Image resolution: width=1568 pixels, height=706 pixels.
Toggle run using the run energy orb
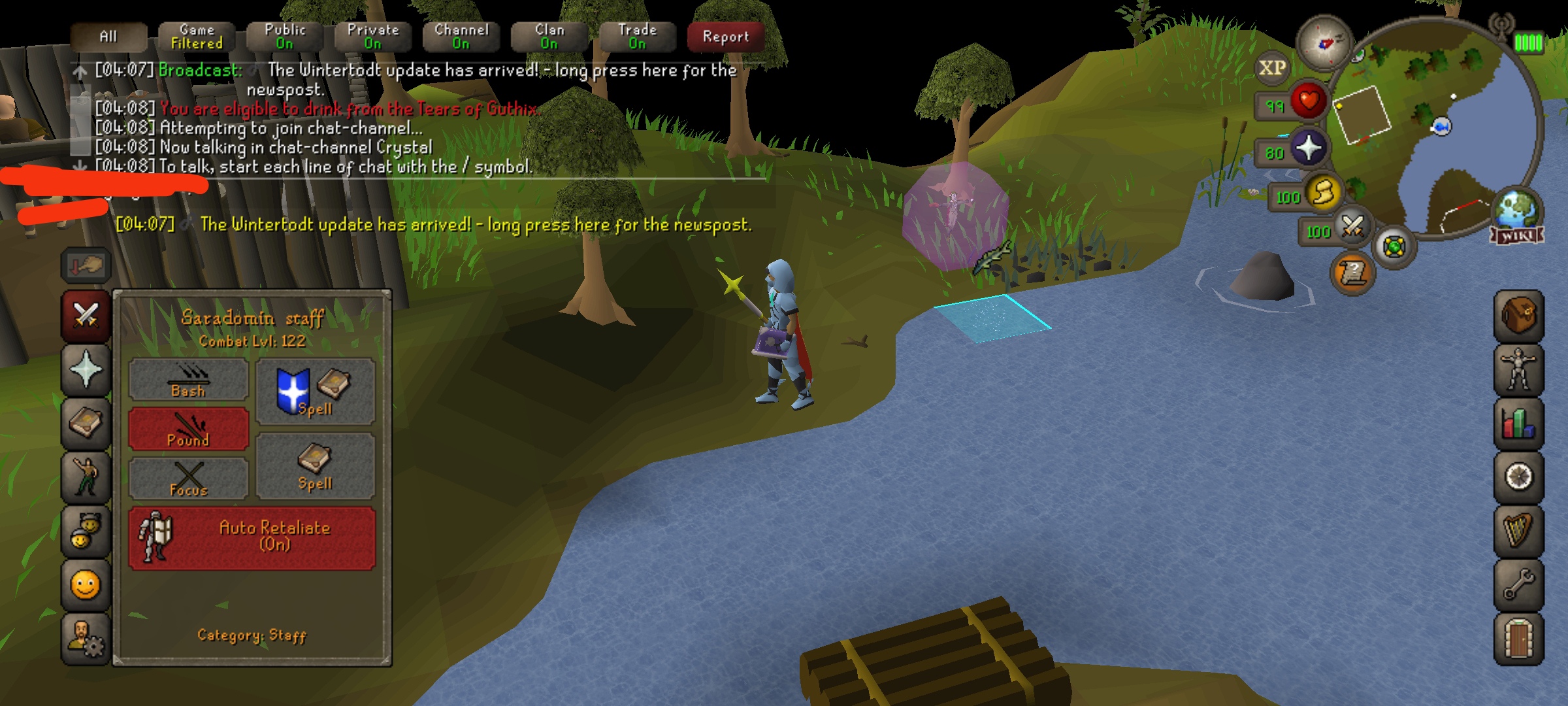click(x=1322, y=193)
